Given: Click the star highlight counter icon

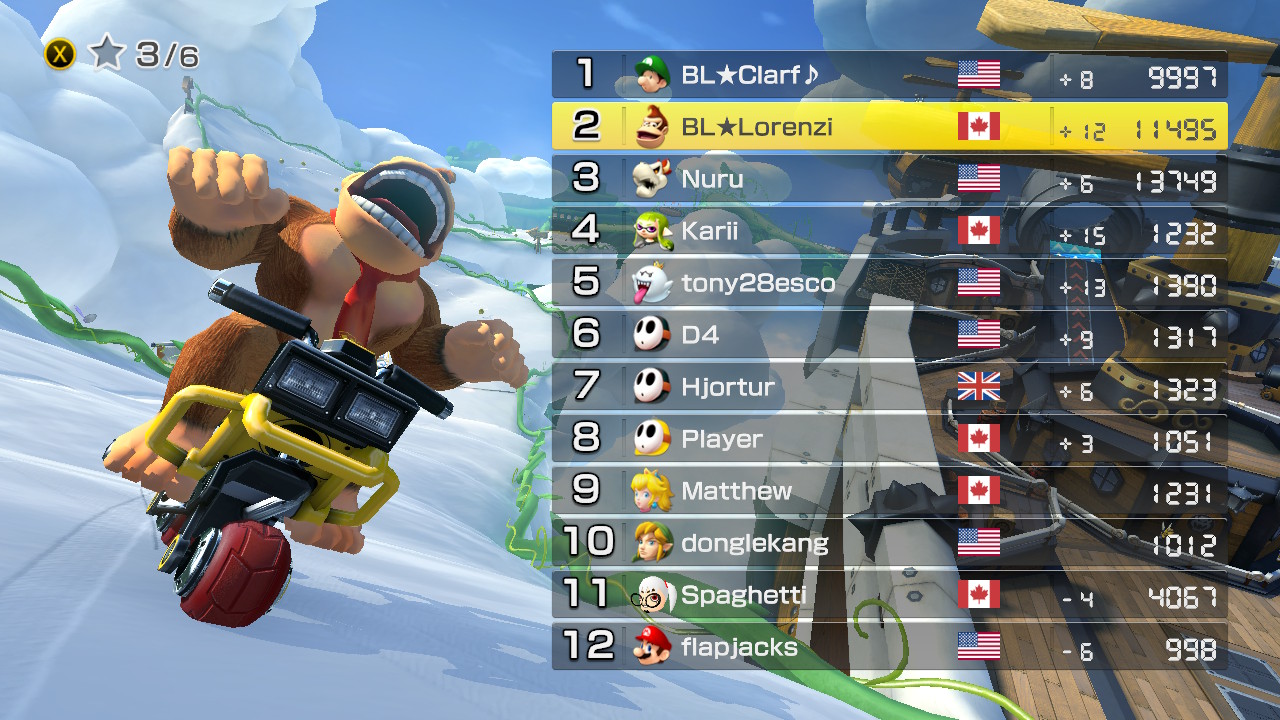Looking at the screenshot, I should pos(106,54).
